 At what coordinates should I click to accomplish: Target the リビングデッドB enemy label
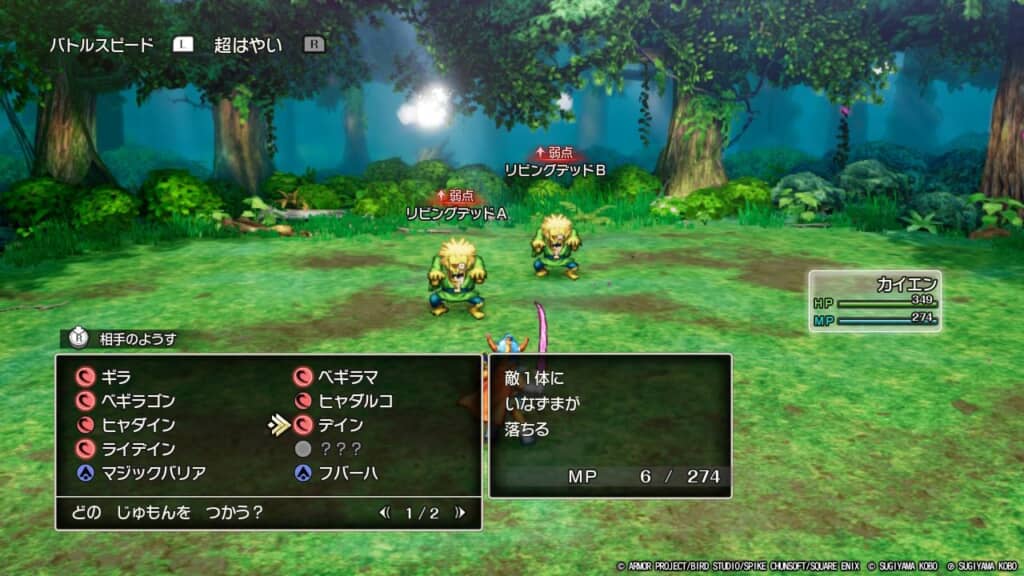click(555, 170)
